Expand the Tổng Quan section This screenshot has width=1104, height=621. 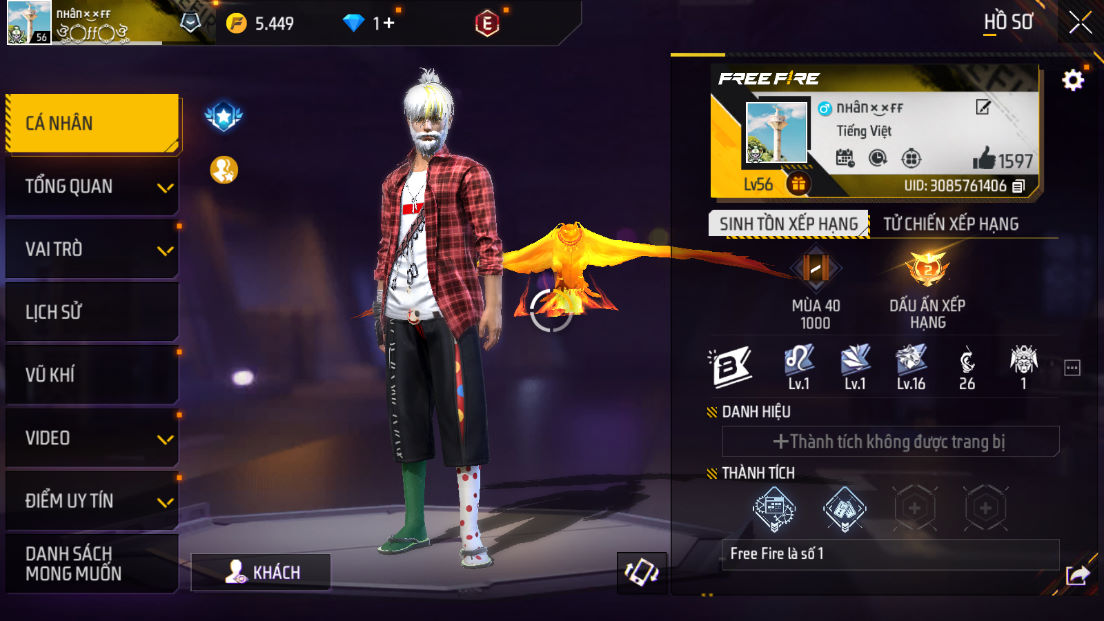[x=92, y=187]
